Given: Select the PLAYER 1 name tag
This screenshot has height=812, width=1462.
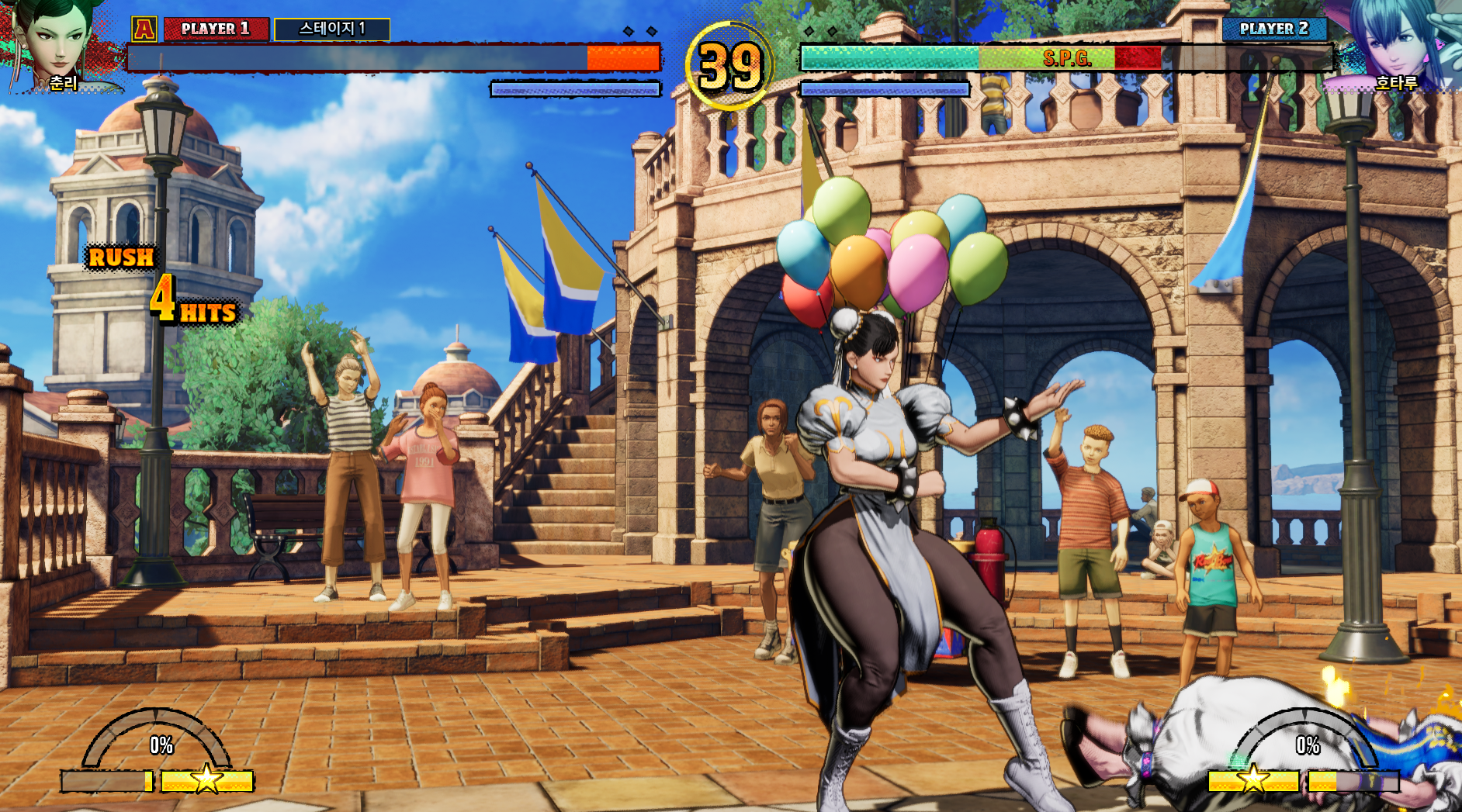Looking at the screenshot, I should pyautogui.click(x=216, y=29).
